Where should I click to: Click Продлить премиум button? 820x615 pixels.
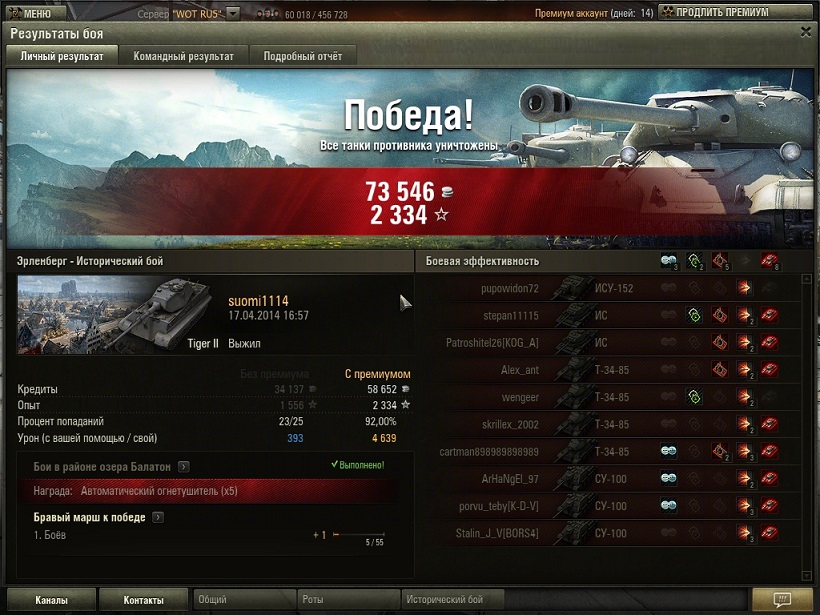click(721, 13)
